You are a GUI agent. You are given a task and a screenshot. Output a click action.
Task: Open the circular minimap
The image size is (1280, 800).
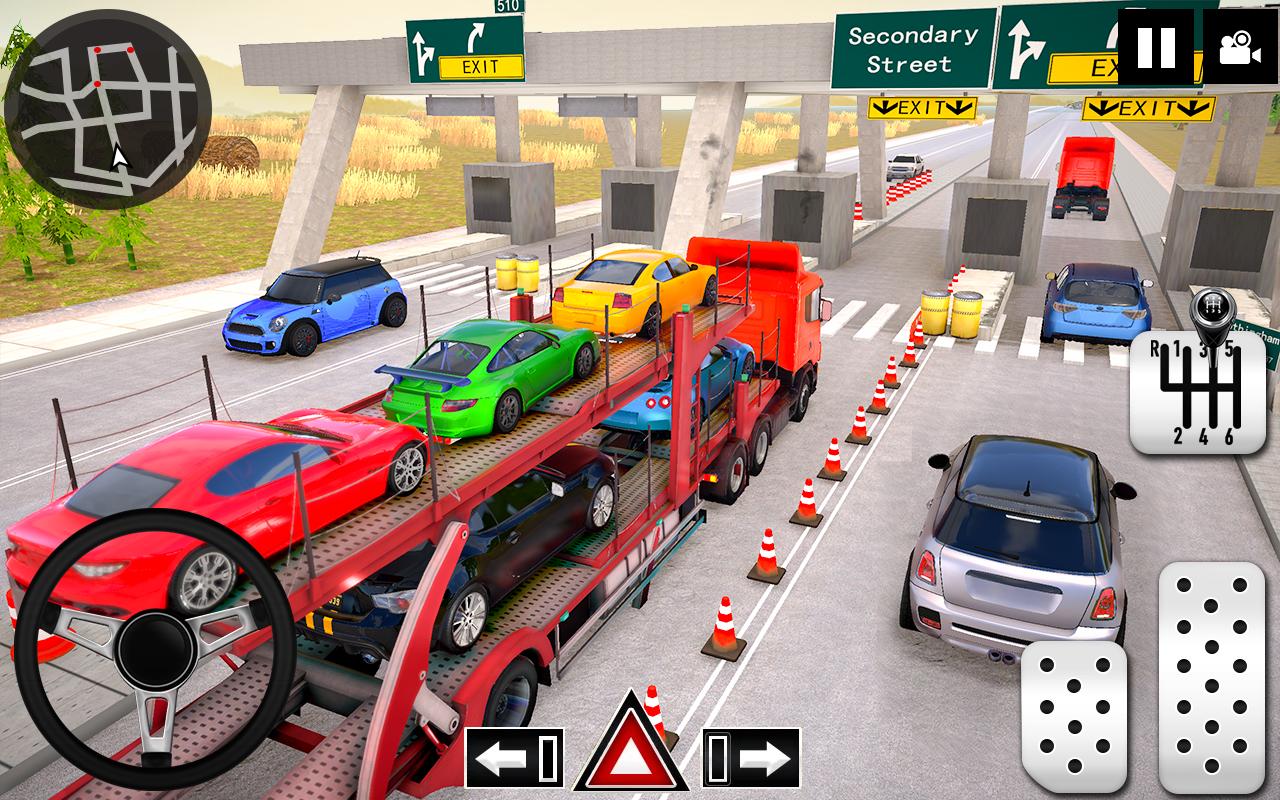click(x=107, y=109)
